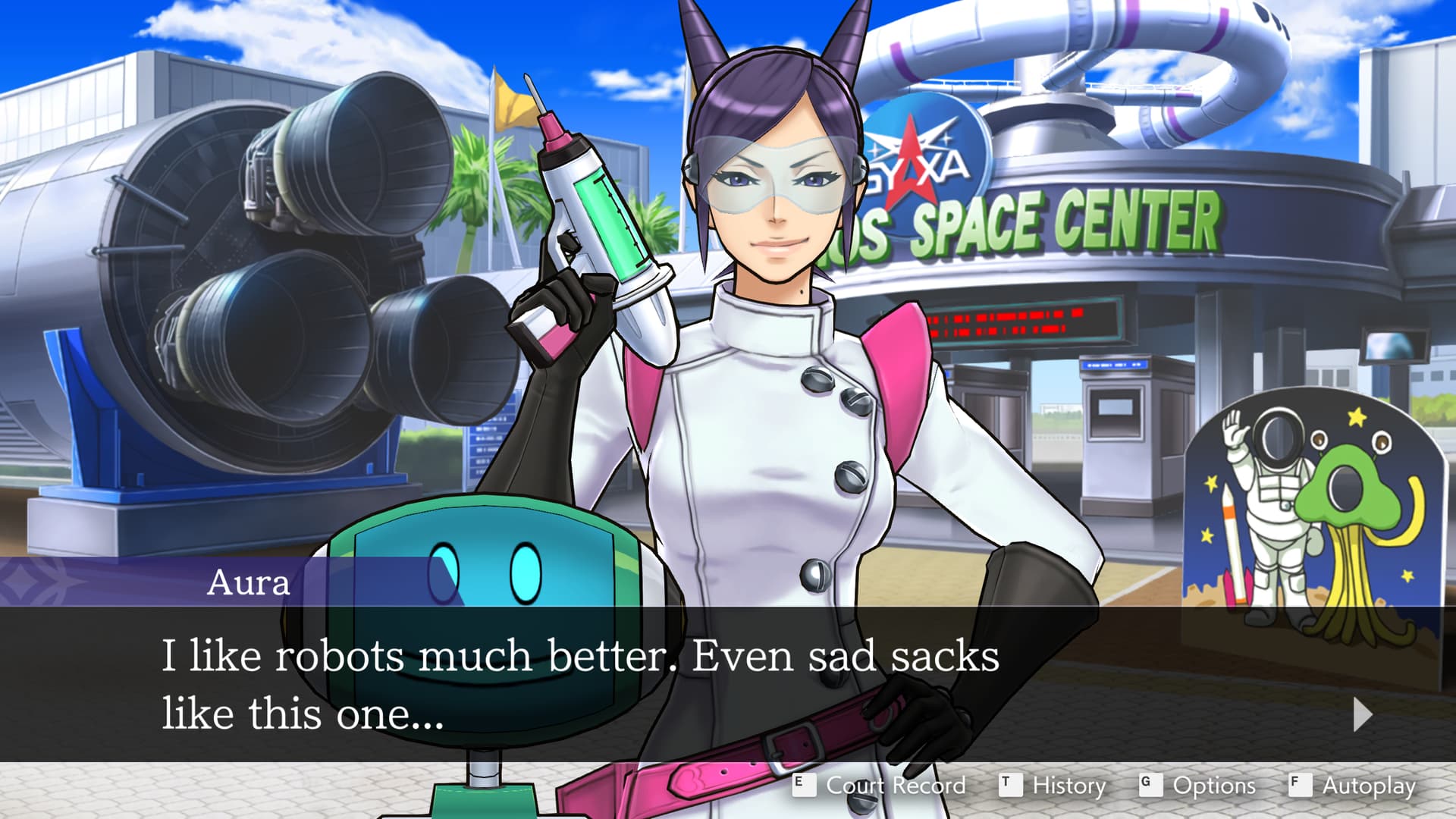This screenshot has width=1456, height=819.
Task: Show the dialogue History log
Action: (1053, 785)
